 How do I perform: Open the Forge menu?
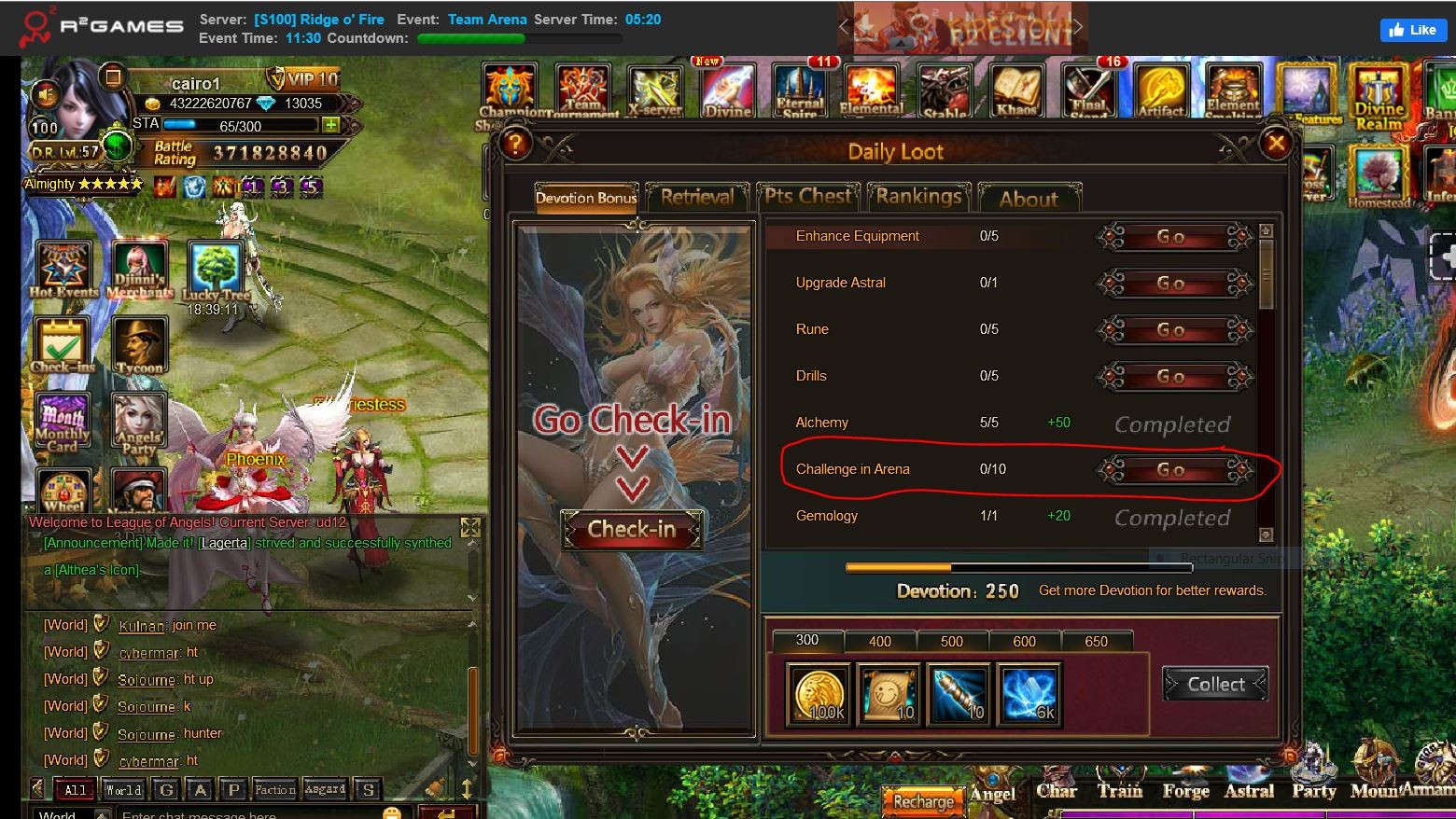[x=1185, y=791]
